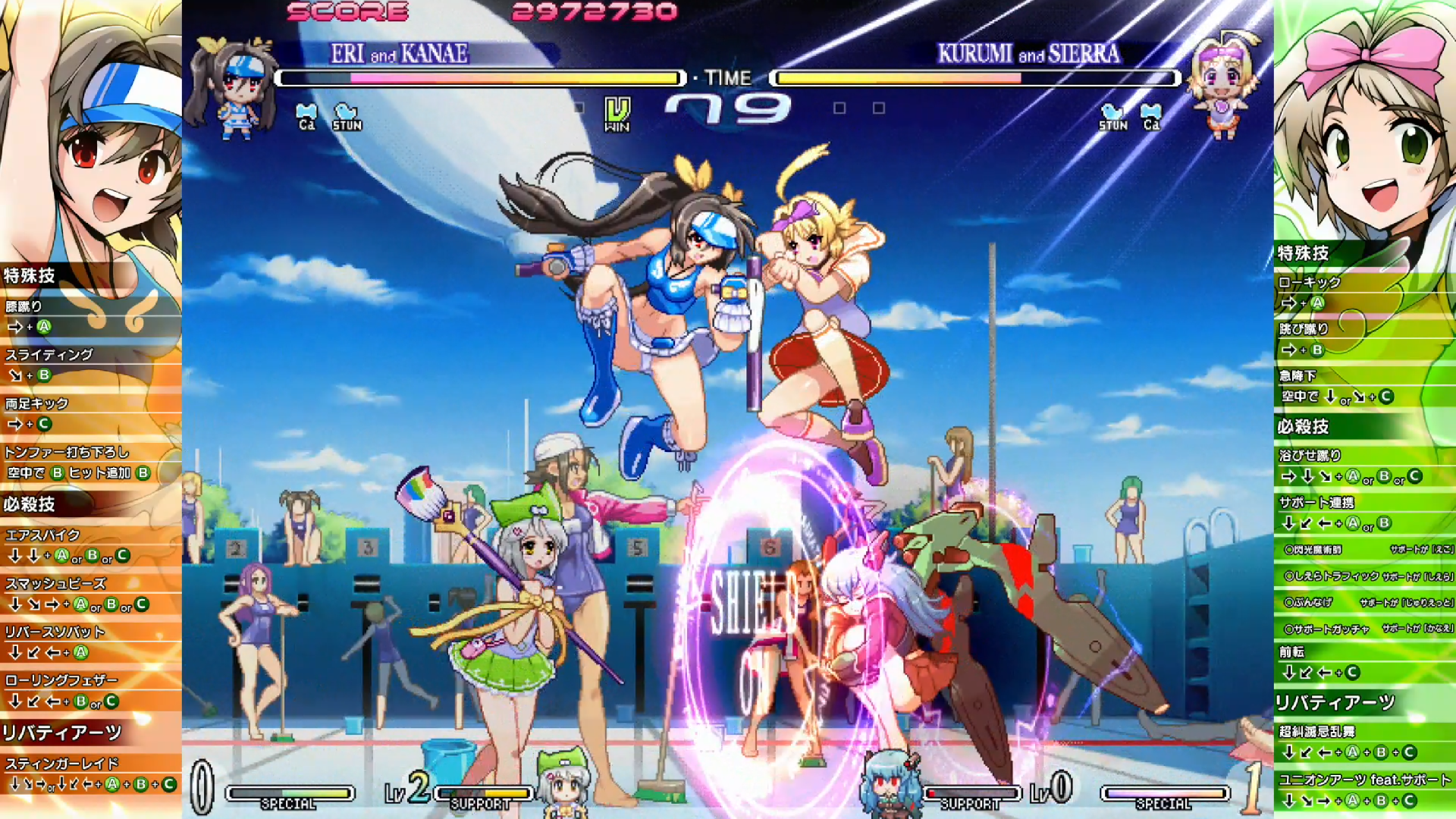
Task: Click the green WIN round marker
Action: pos(617,114)
